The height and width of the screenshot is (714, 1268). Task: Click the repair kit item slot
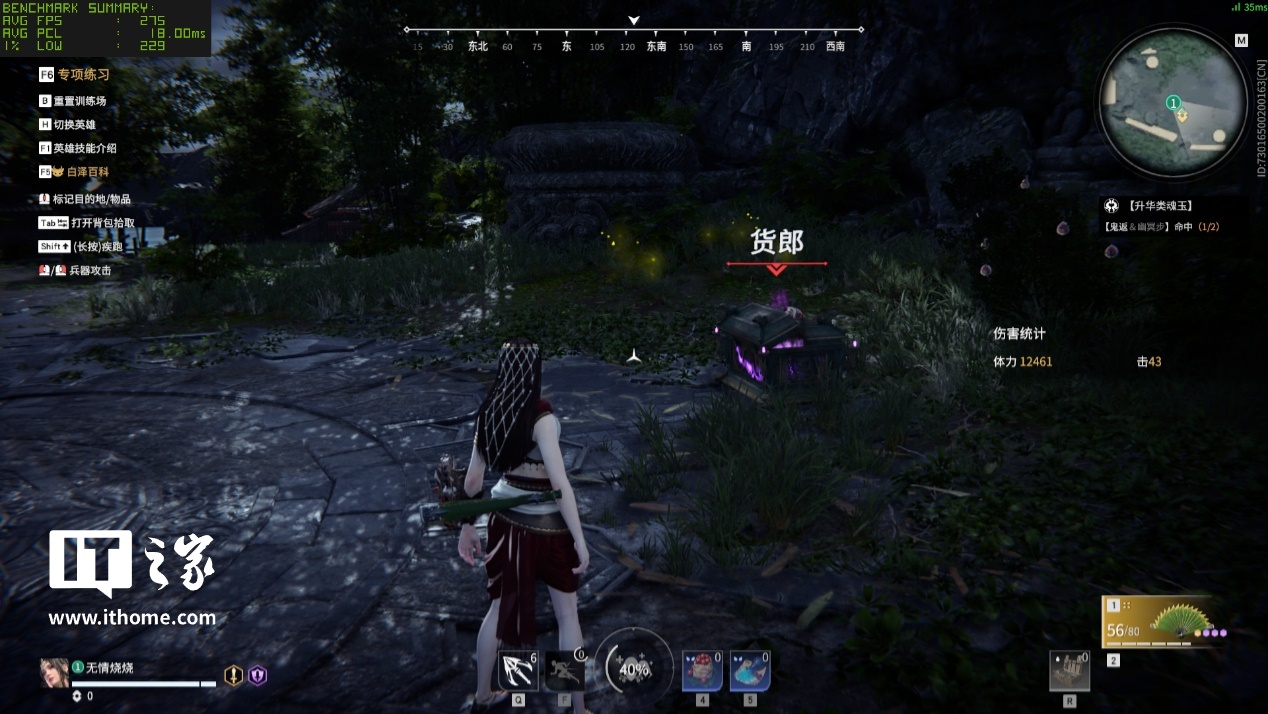coord(1069,670)
